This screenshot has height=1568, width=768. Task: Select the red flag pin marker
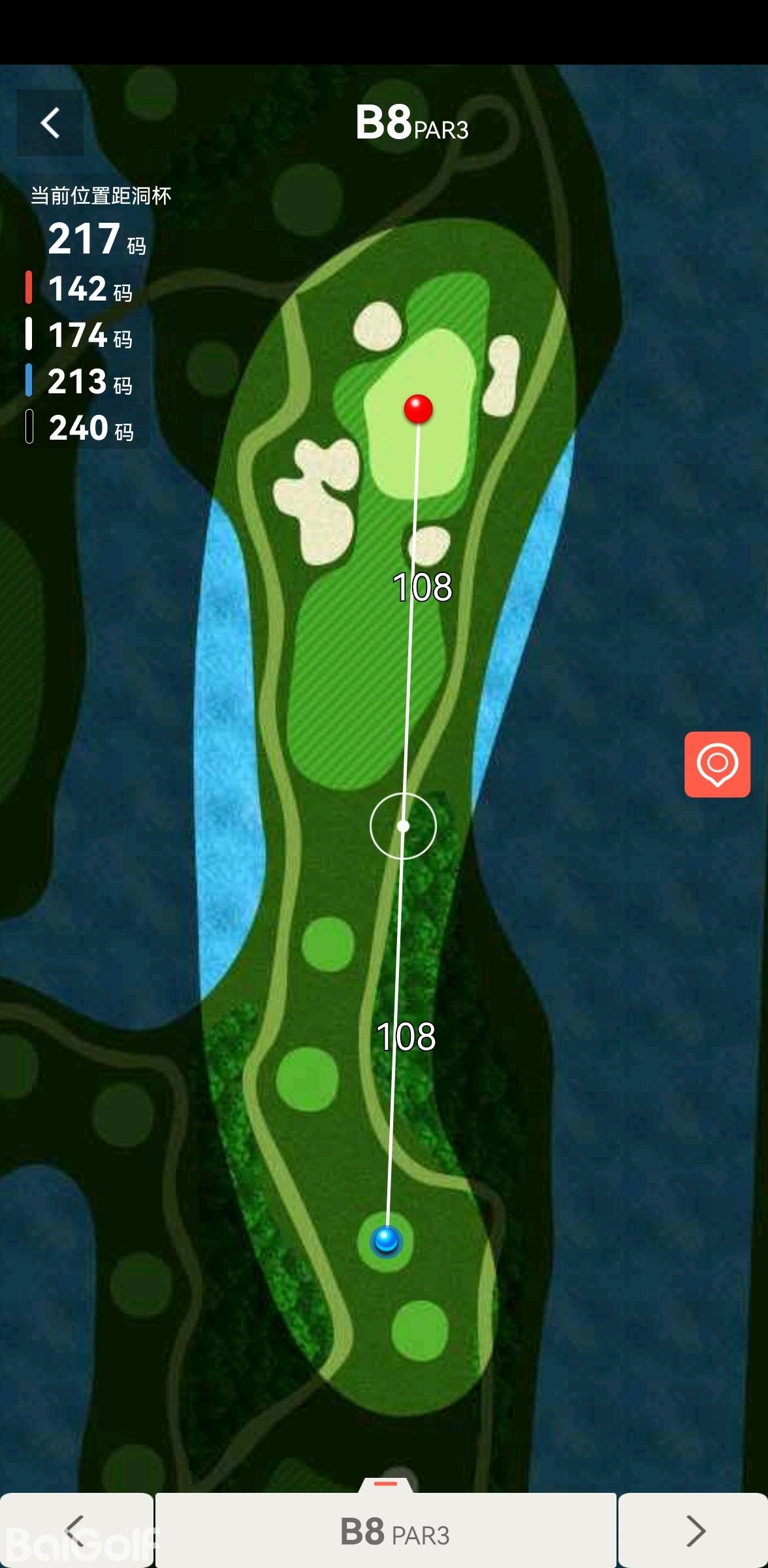[x=418, y=409]
